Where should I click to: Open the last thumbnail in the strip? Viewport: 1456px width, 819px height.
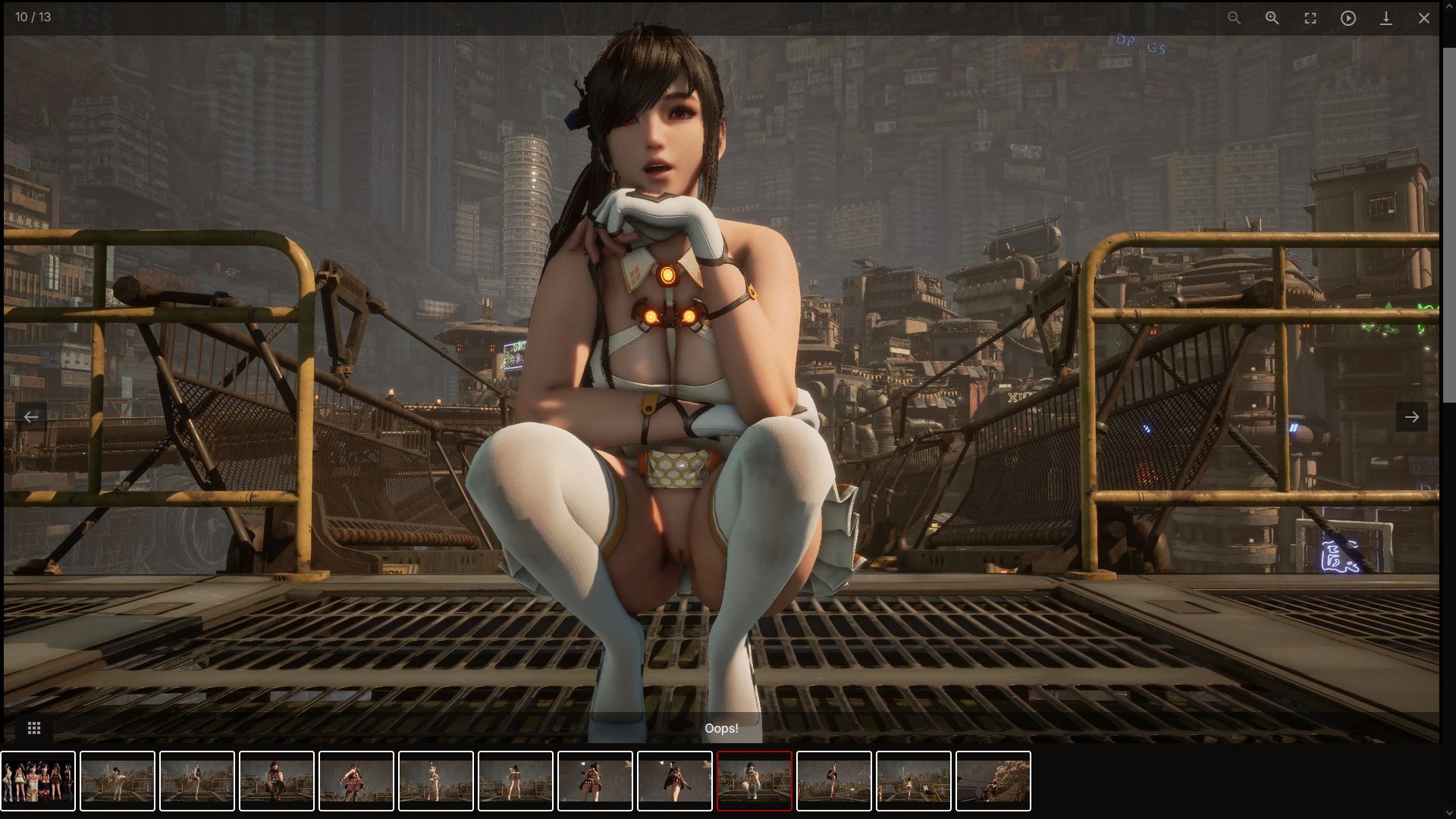point(993,781)
